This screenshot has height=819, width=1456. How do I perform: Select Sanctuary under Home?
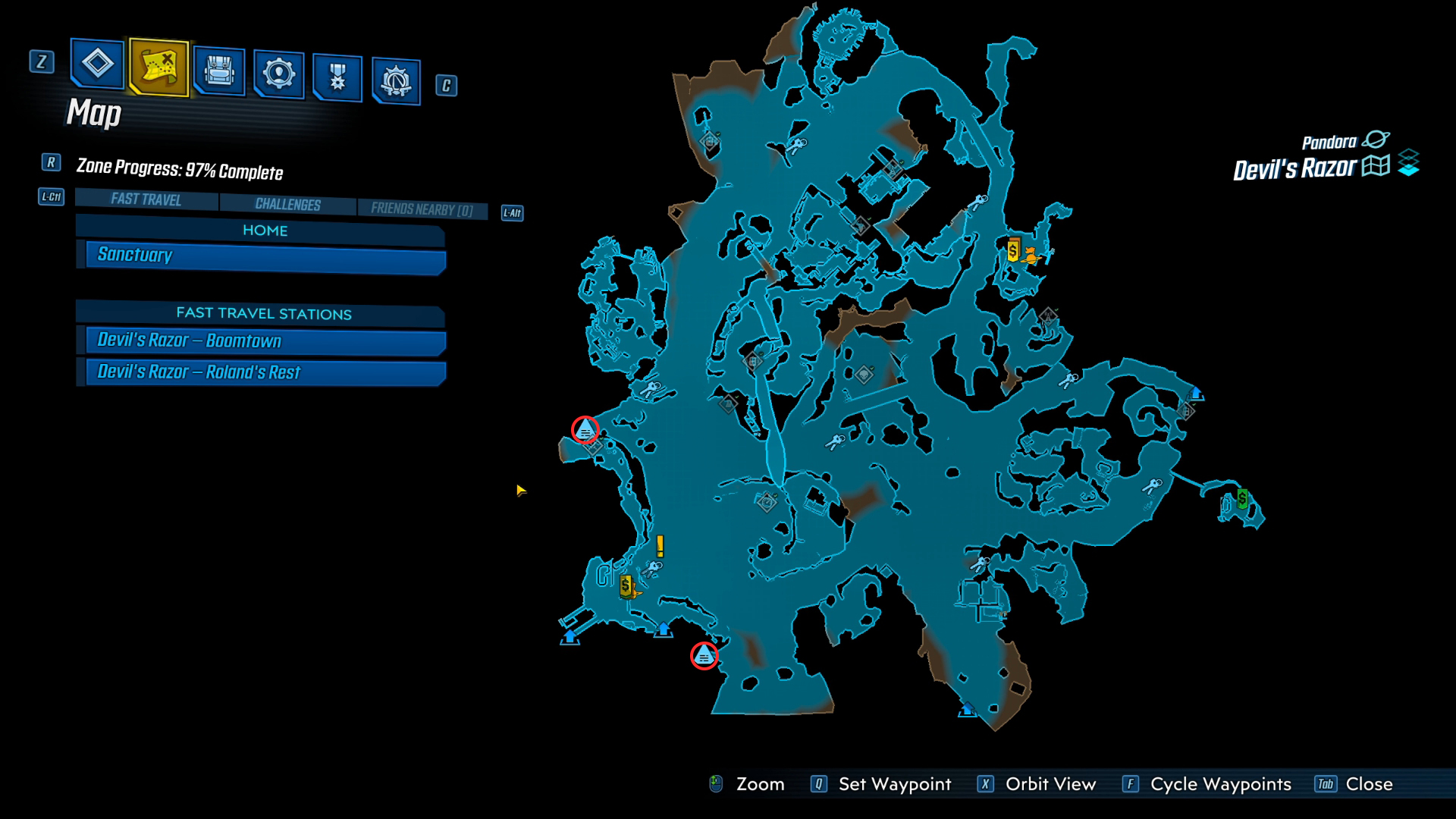[x=262, y=256]
